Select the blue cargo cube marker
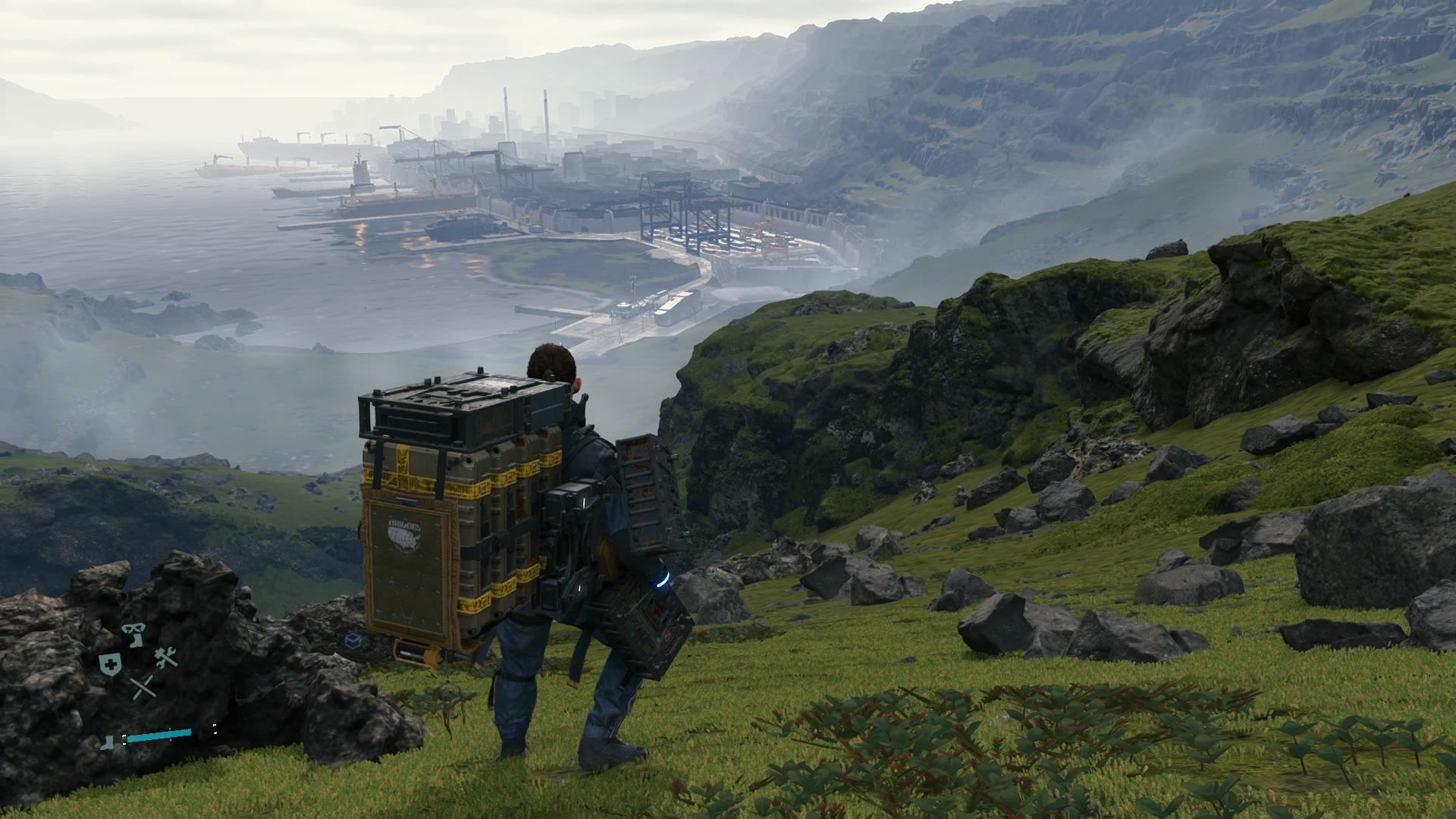1456x819 pixels. point(352,642)
